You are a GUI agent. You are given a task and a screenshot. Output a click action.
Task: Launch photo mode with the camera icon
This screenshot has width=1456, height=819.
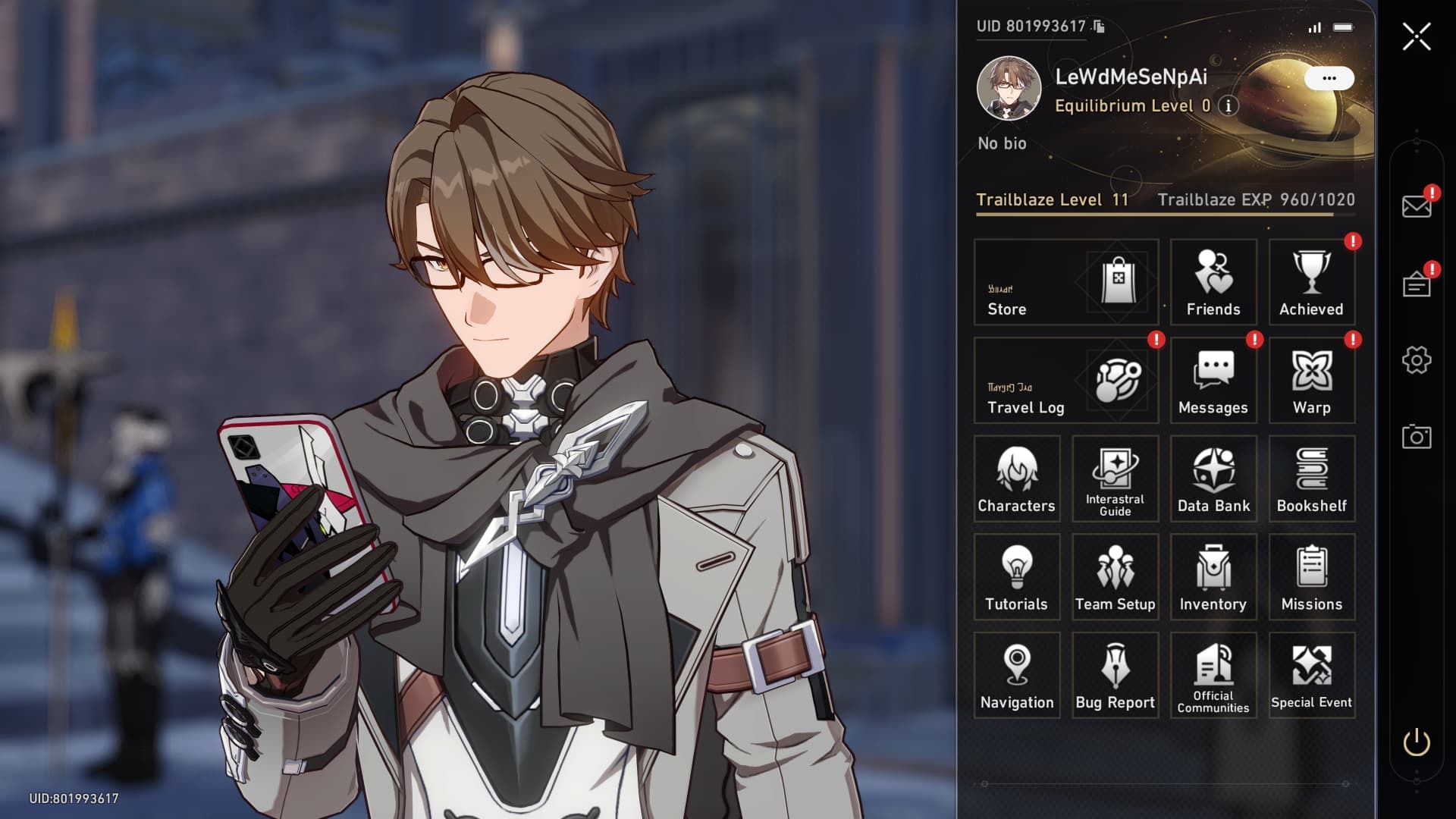click(x=1416, y=437)
